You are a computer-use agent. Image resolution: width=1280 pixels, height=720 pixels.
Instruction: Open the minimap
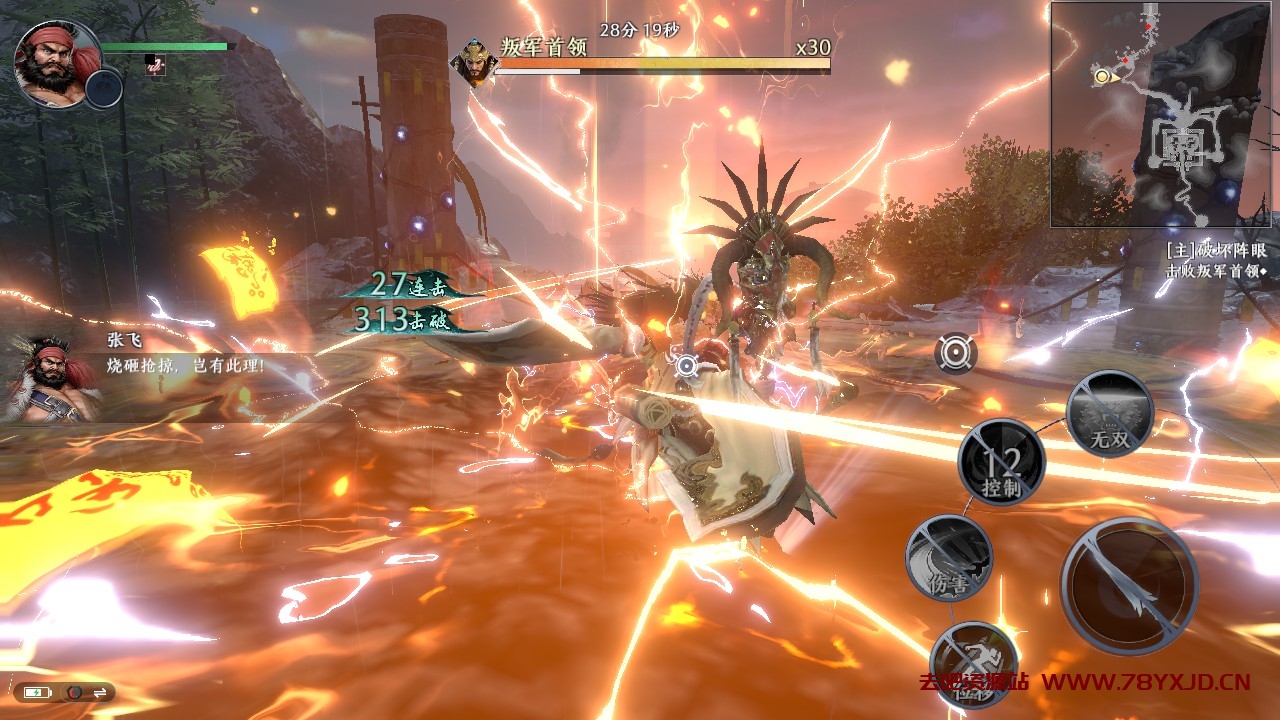click(x=1160, y=114)
